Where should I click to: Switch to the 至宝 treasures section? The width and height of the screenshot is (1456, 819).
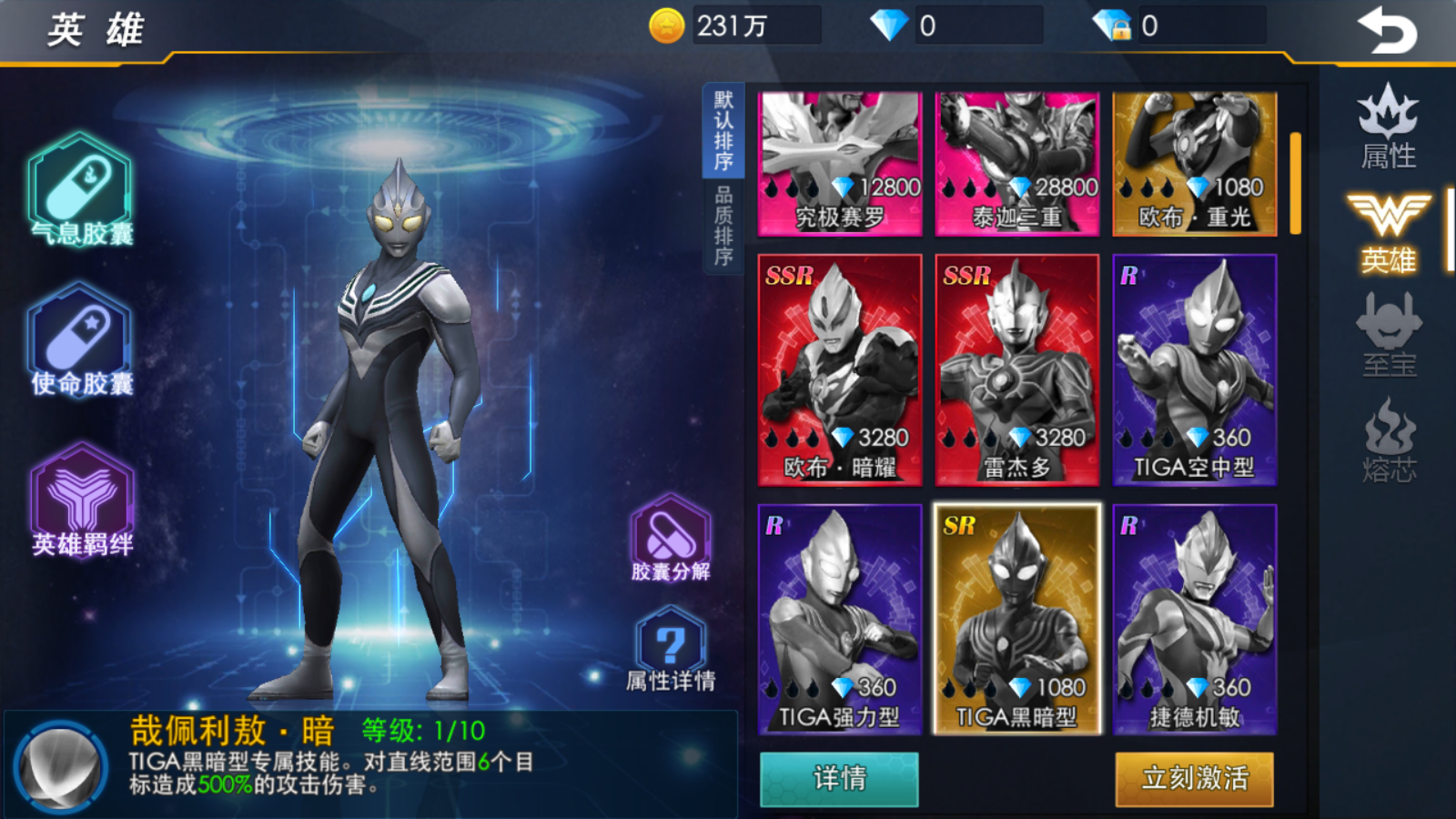(1388, 335)
